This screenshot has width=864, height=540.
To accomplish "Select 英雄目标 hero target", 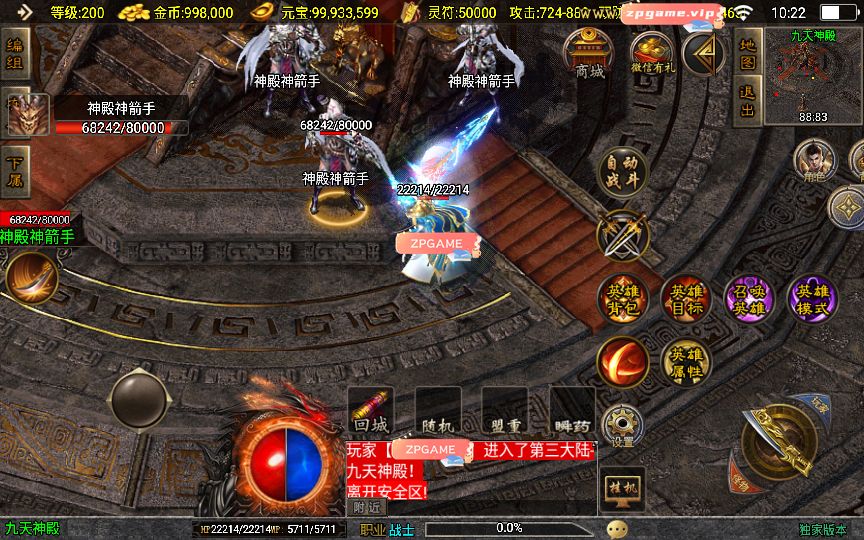I will 685,299.
